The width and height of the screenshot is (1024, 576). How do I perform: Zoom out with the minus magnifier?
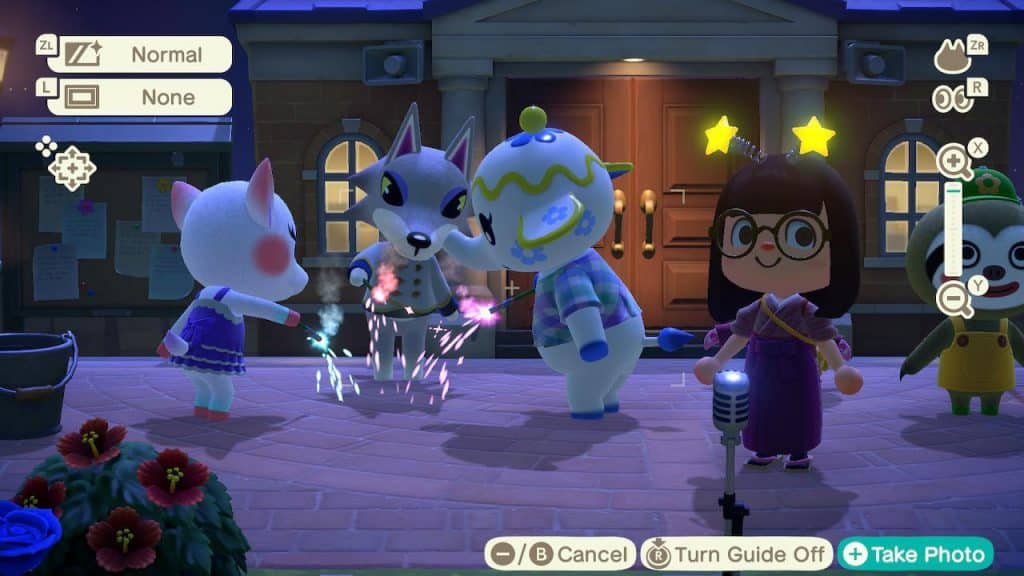click(x=954, y=299)
